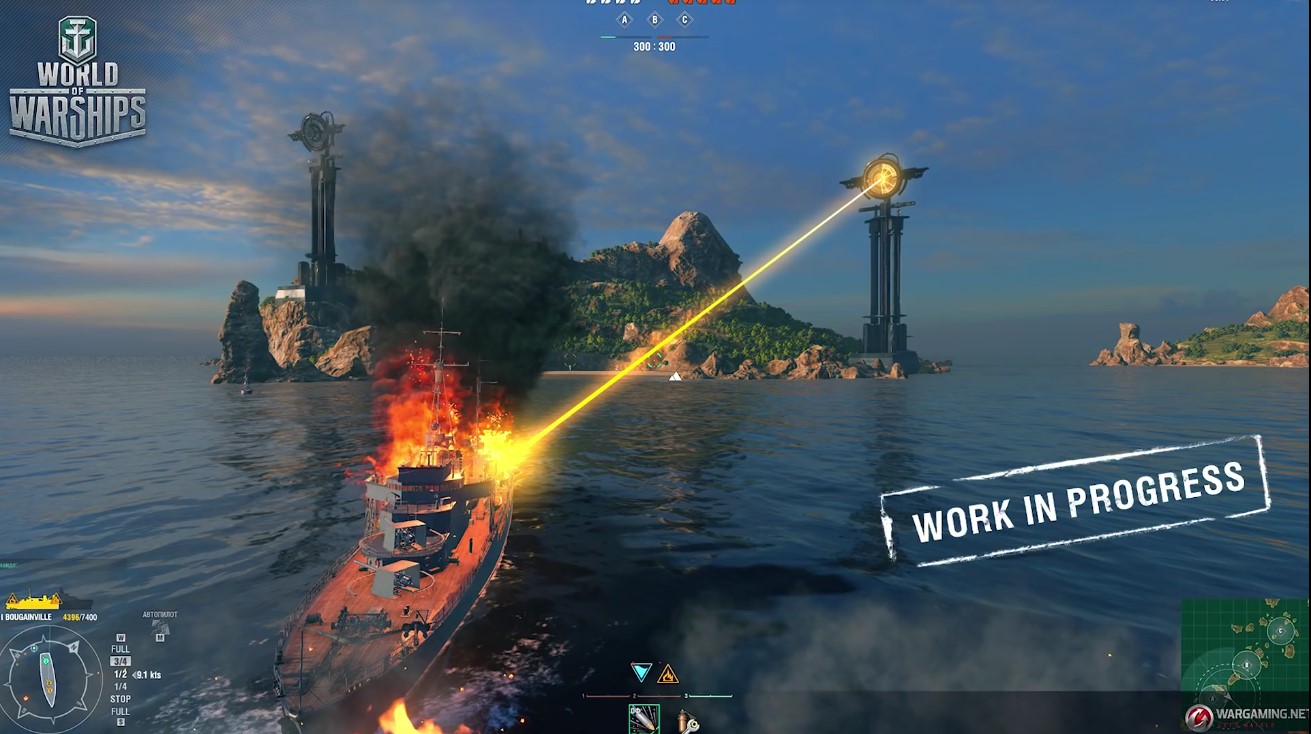Screen dimensions: 1311x734
Task: Toggle the autopilot icon
Action: (x=159, y=629)
